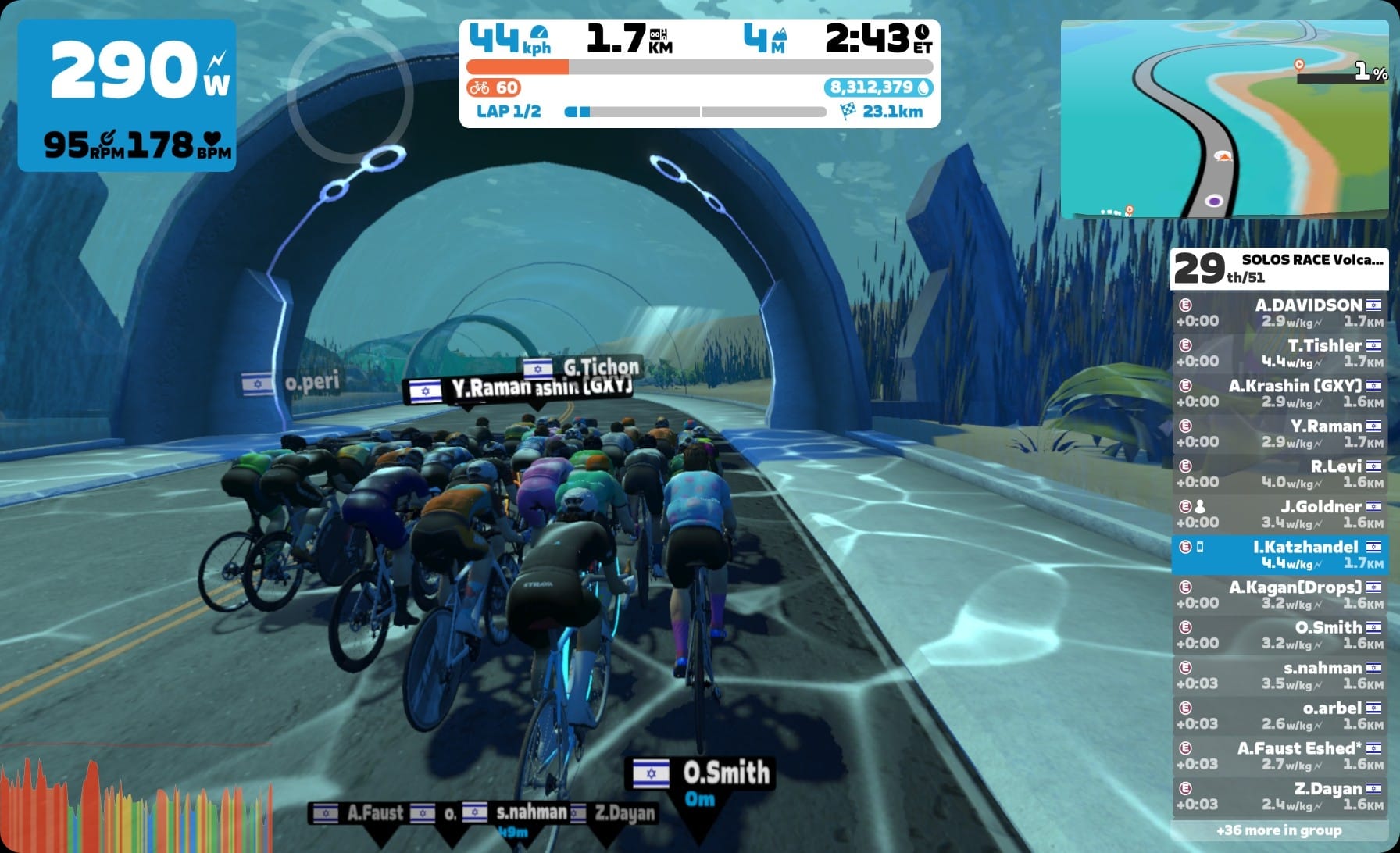This screenshot has height=853, width=1400.
Task: Expand the '+36 more in group' entry
Action: pyautogui.click(x=1279, y=830)
